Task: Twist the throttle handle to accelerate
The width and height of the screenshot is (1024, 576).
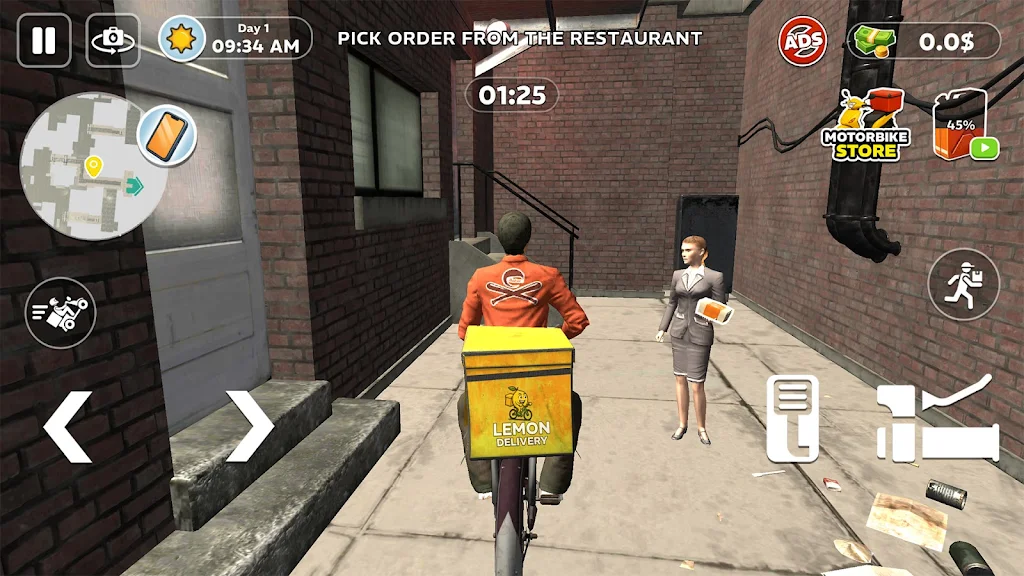Action: [938, 423]
